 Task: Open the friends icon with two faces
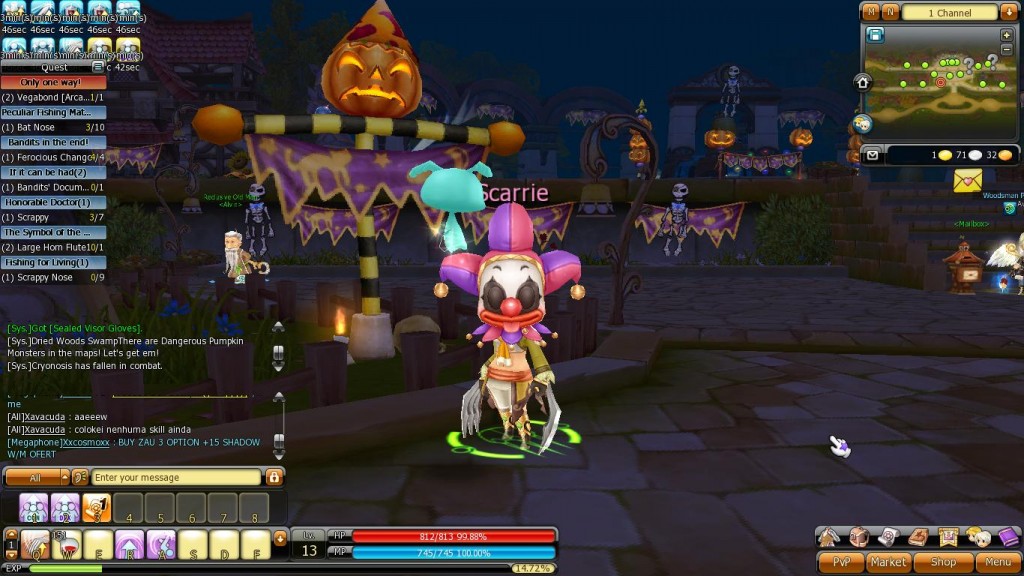978,538
